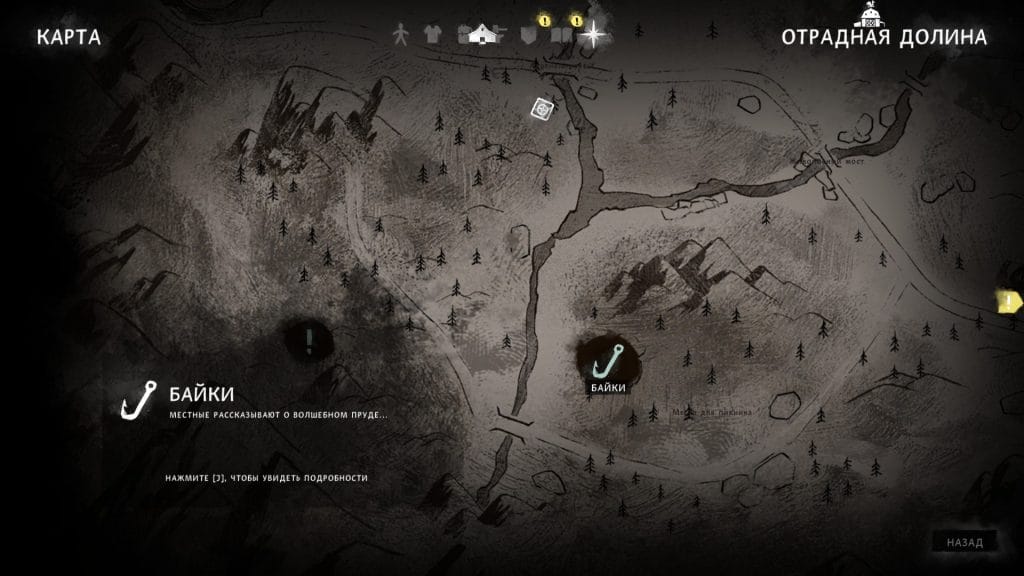
Task: Select the exclamation marker in the dark blot
Action: 310,340
